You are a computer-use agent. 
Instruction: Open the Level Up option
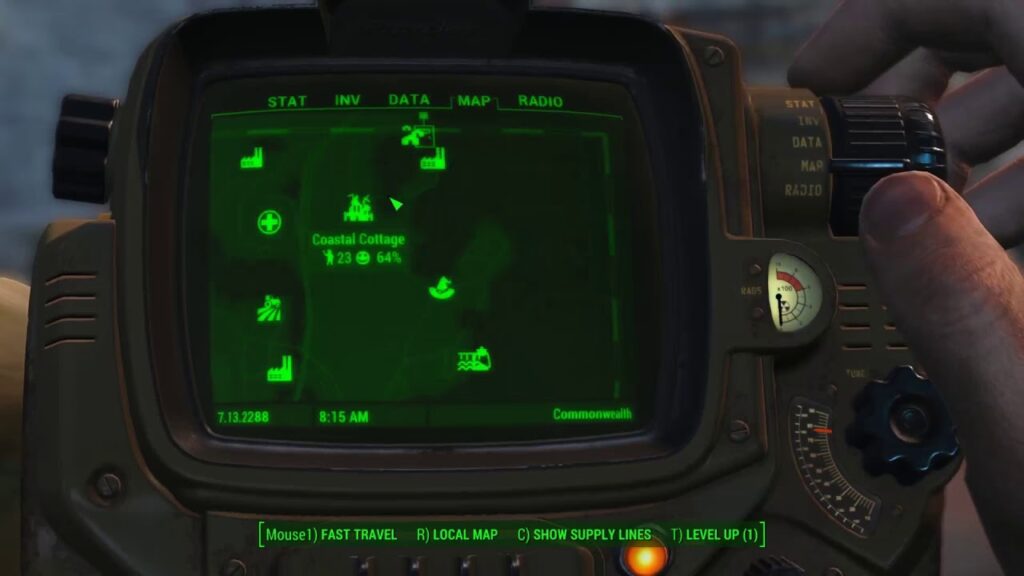715,535
